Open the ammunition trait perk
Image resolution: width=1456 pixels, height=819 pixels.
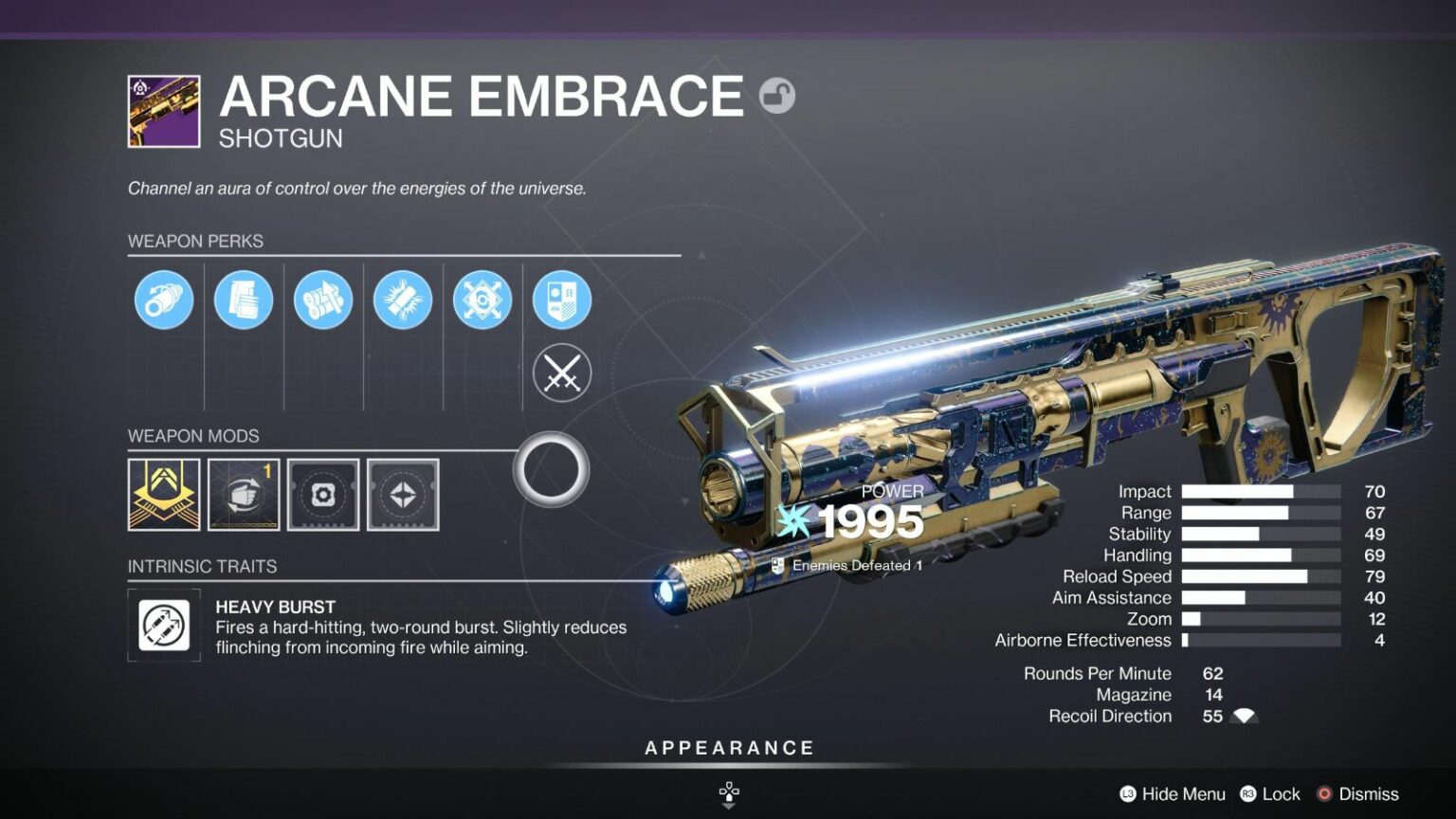[323, 300]
